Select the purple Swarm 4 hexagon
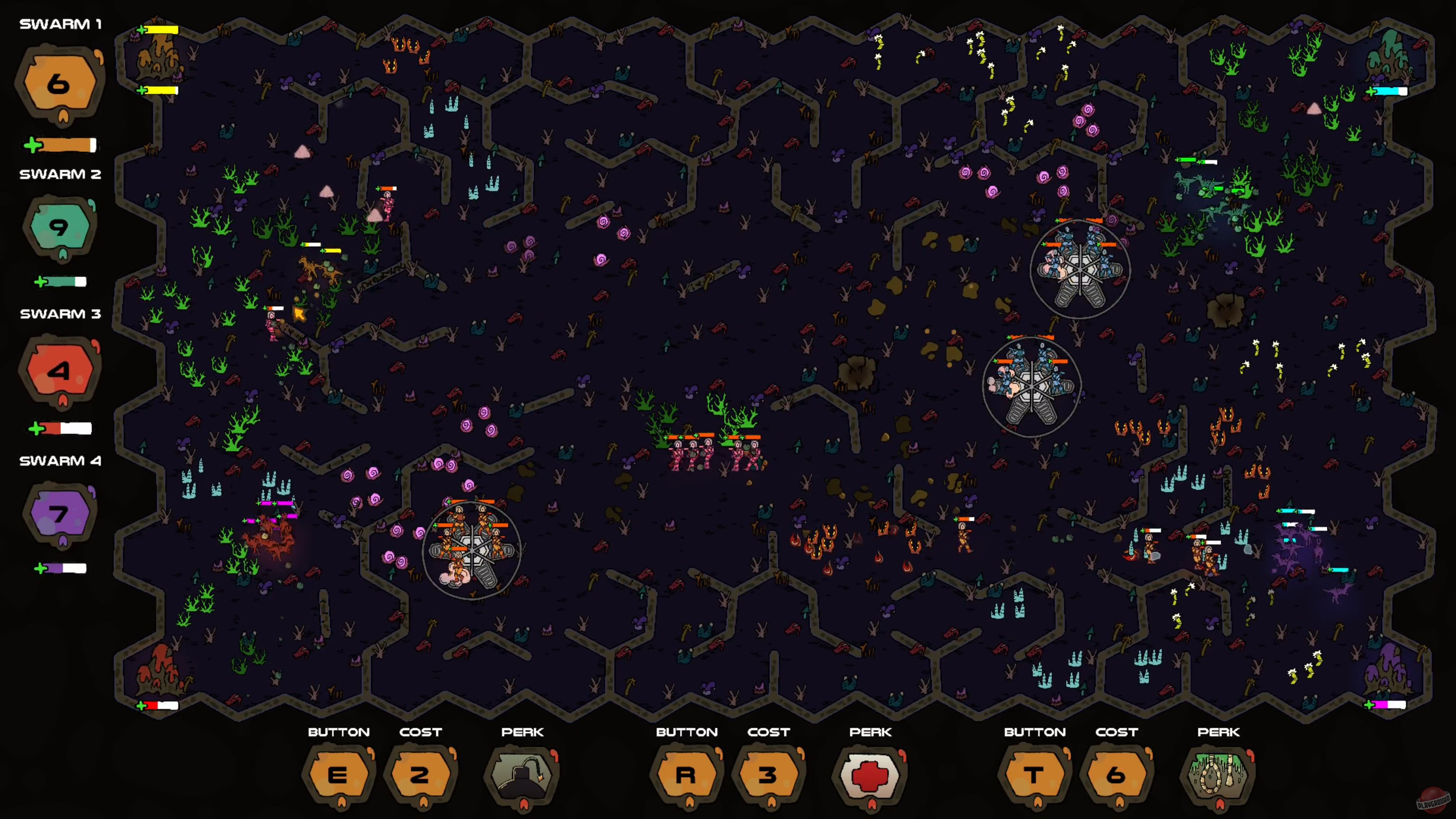The width and height of the screenshot is (1456, 819). coord(59,513)
